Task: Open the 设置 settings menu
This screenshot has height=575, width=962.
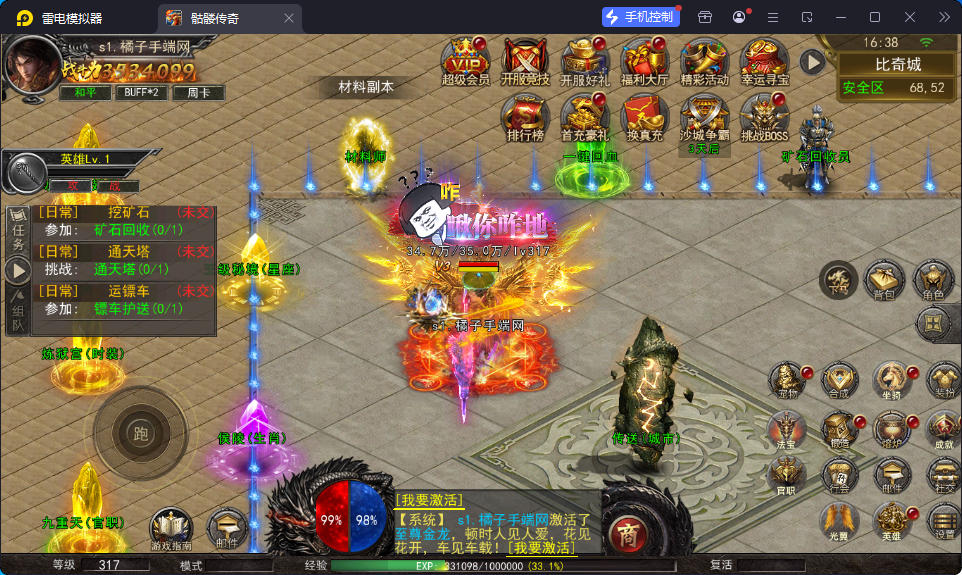Action: tap(944, 521)
